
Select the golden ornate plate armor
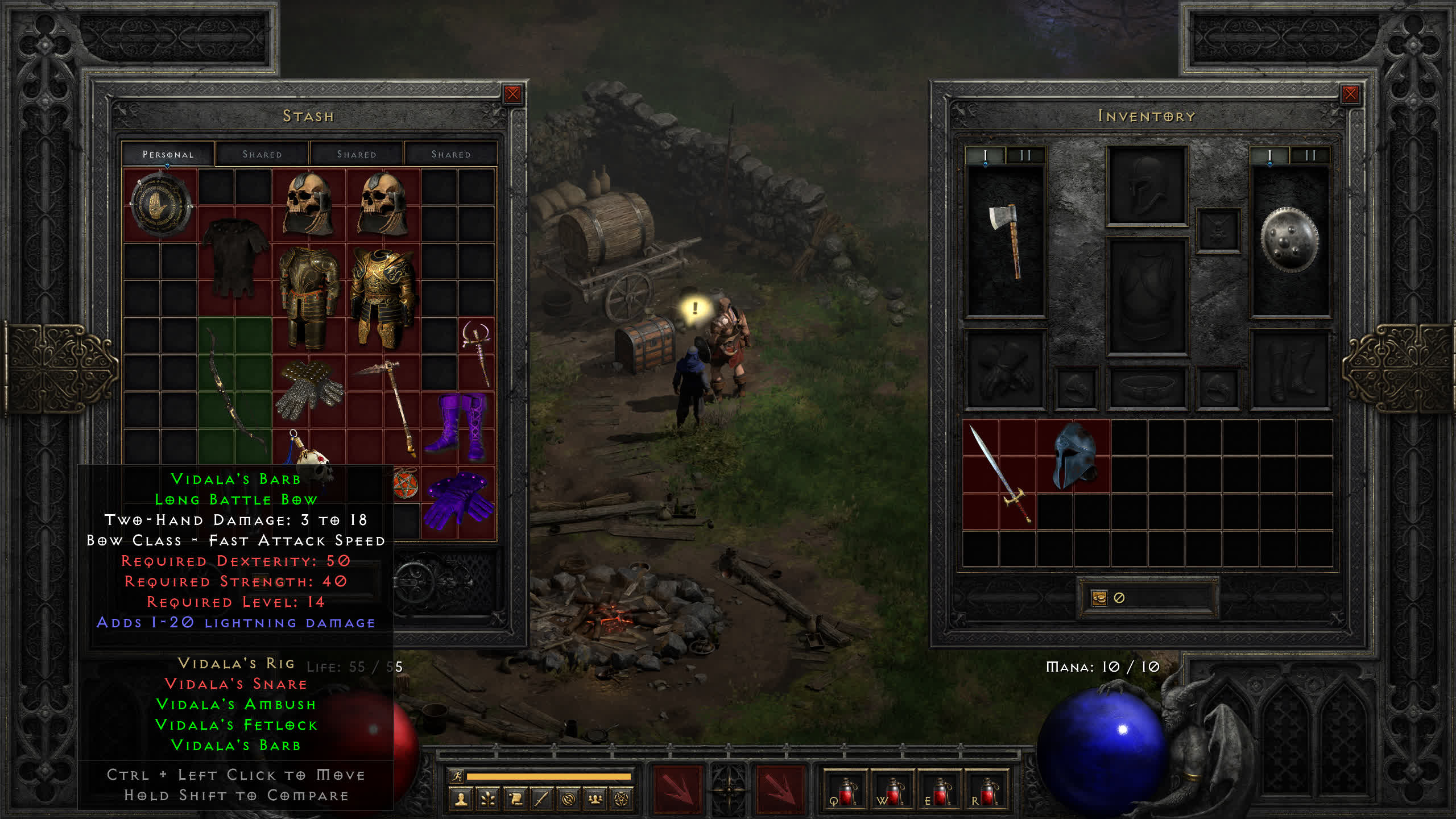(x=383, y=296)
